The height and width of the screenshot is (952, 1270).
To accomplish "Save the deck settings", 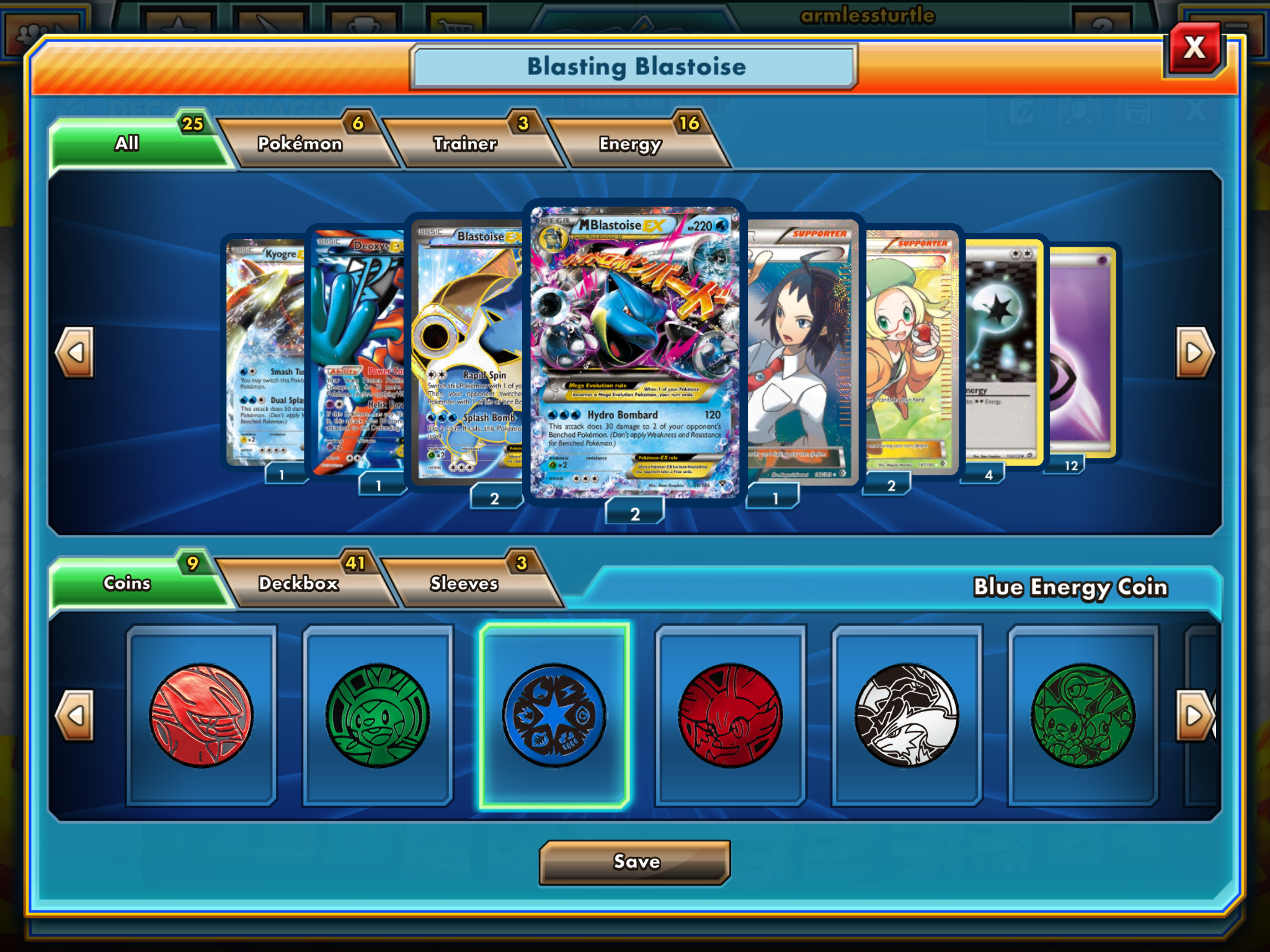I will coord(635,862).
